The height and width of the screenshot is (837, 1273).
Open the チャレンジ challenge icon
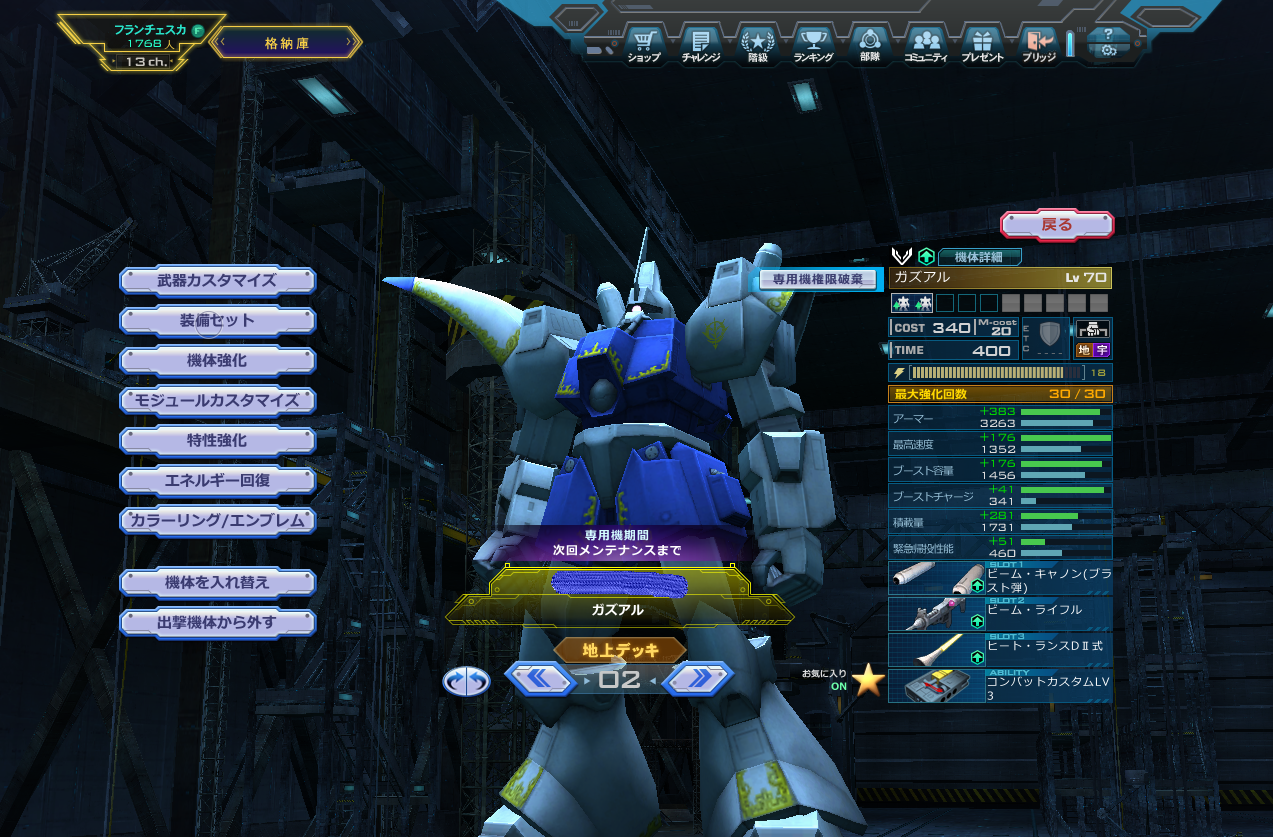click(701, 45)
